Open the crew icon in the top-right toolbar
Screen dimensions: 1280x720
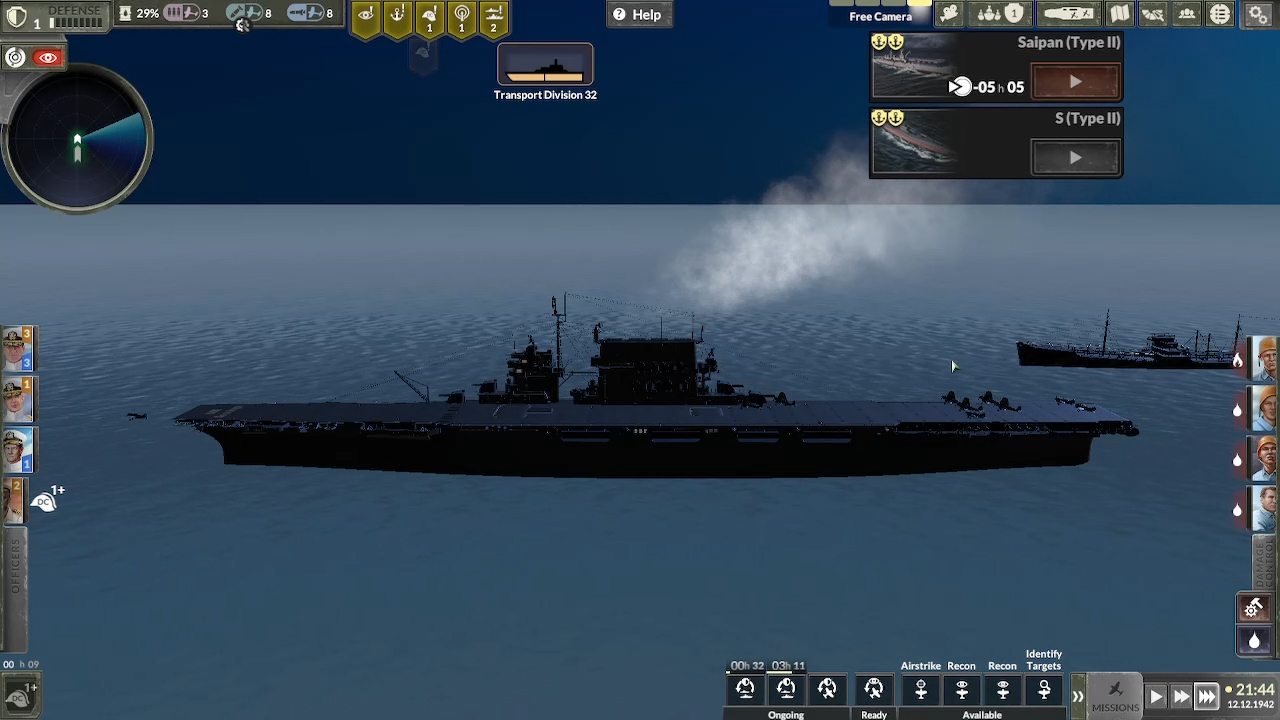pyautogui.click(x=1187, y=14)
